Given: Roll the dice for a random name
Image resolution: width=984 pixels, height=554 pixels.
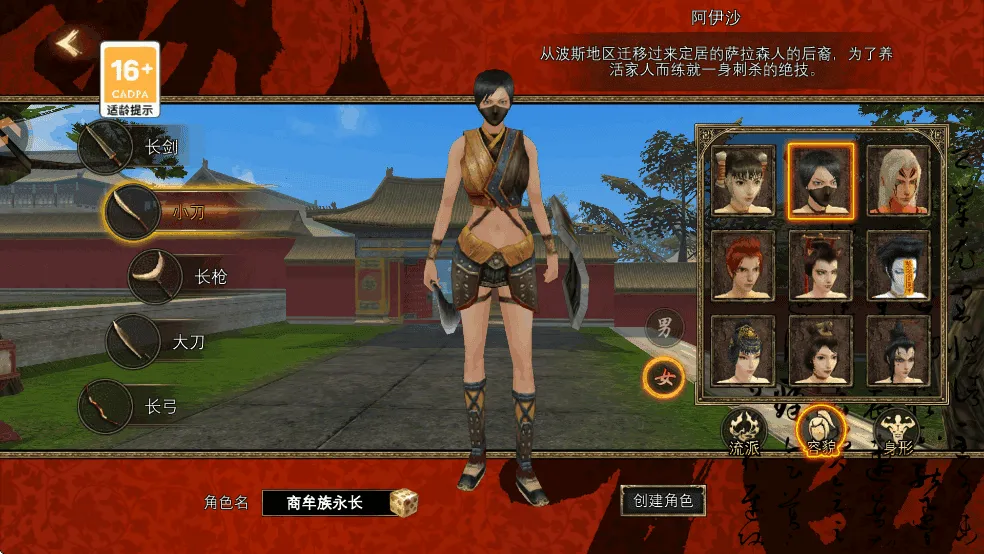Looking at the screenshot, I should pos(403,502).
